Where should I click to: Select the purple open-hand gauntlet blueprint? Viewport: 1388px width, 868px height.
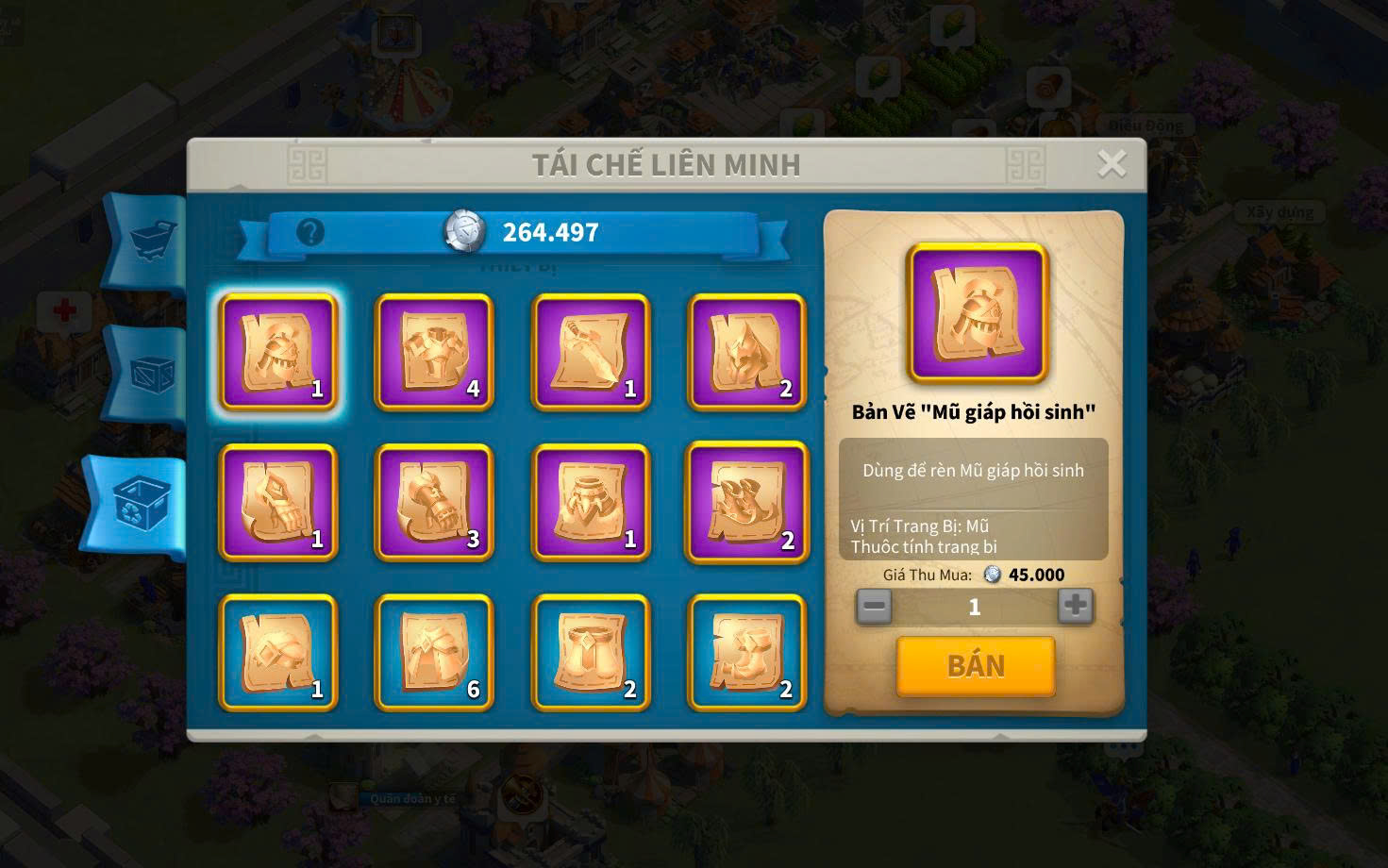pos(278,502)
